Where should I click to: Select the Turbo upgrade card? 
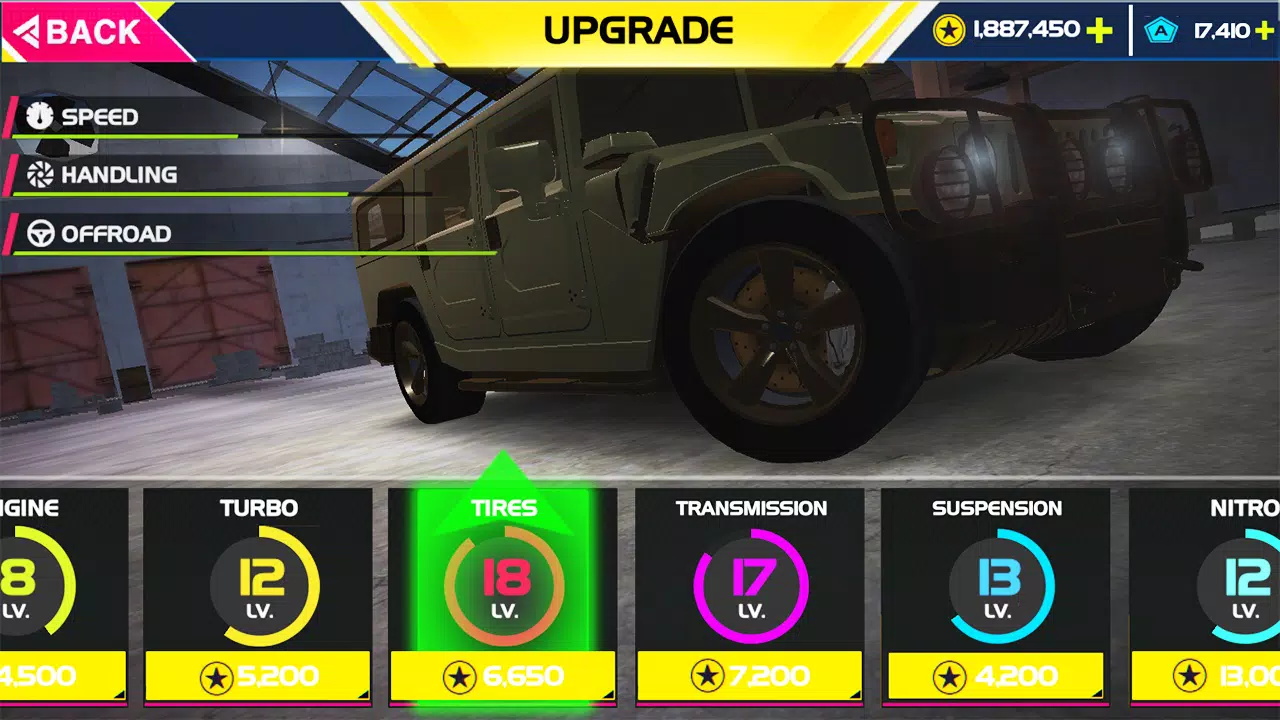[x=258, y=580]
